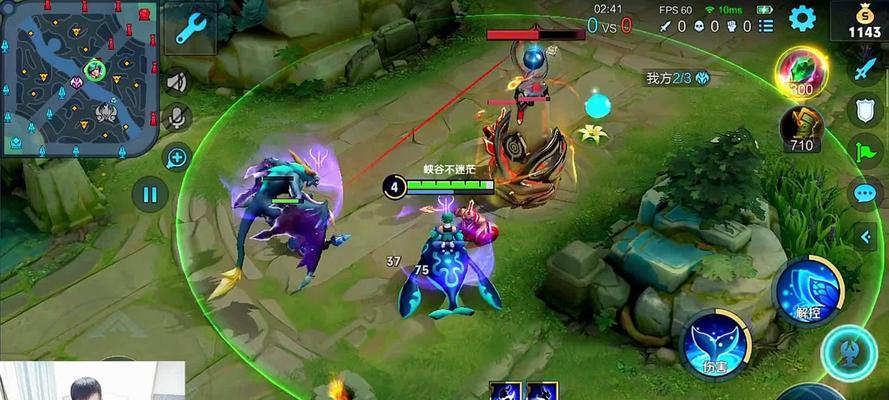The height and width of the screenshot is (400, 889).
Task: Collapse the side panel with the arrow
Action: point(866,236)
